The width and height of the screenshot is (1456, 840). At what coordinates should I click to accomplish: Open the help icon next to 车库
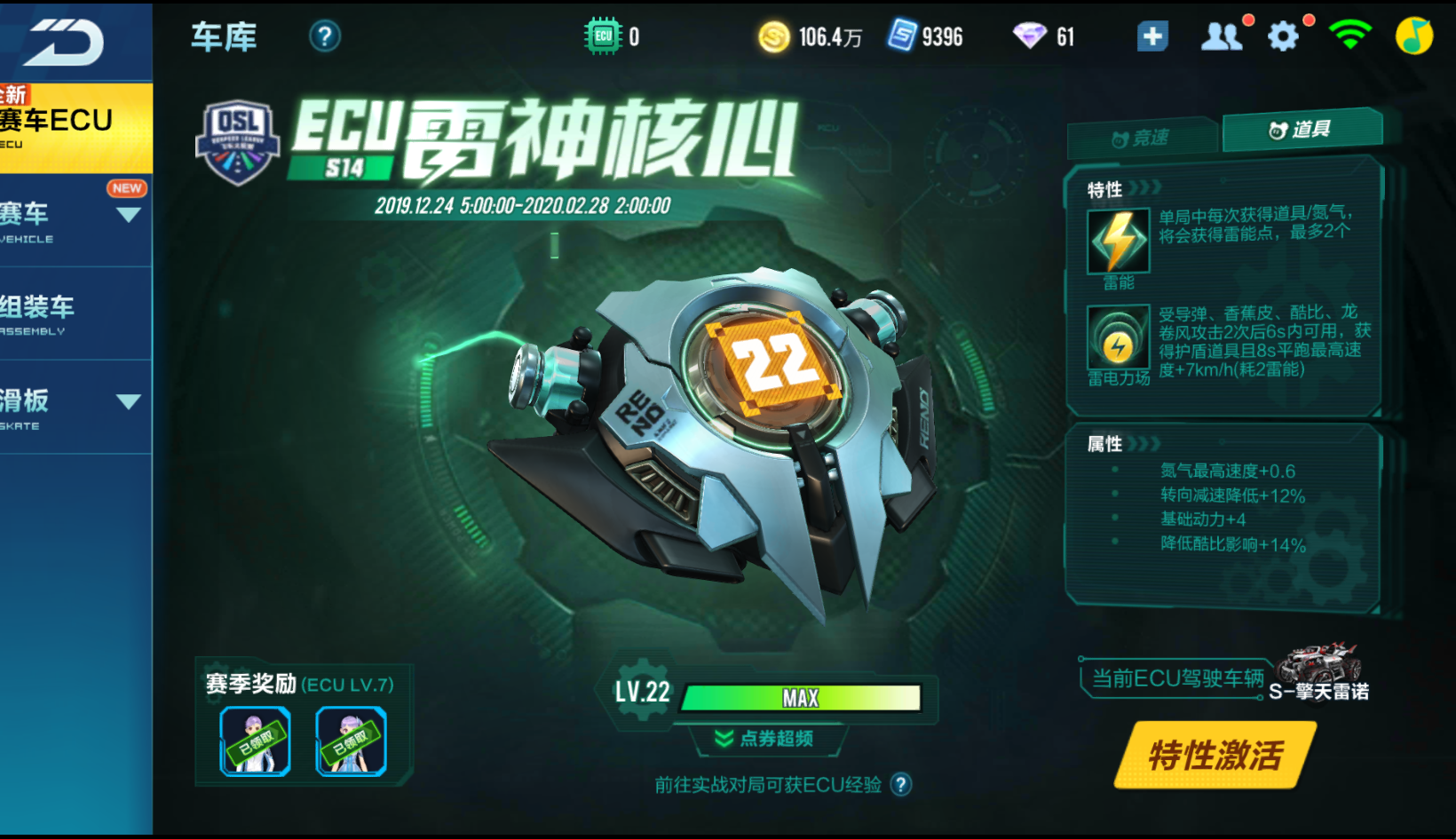tap(325, 36)
